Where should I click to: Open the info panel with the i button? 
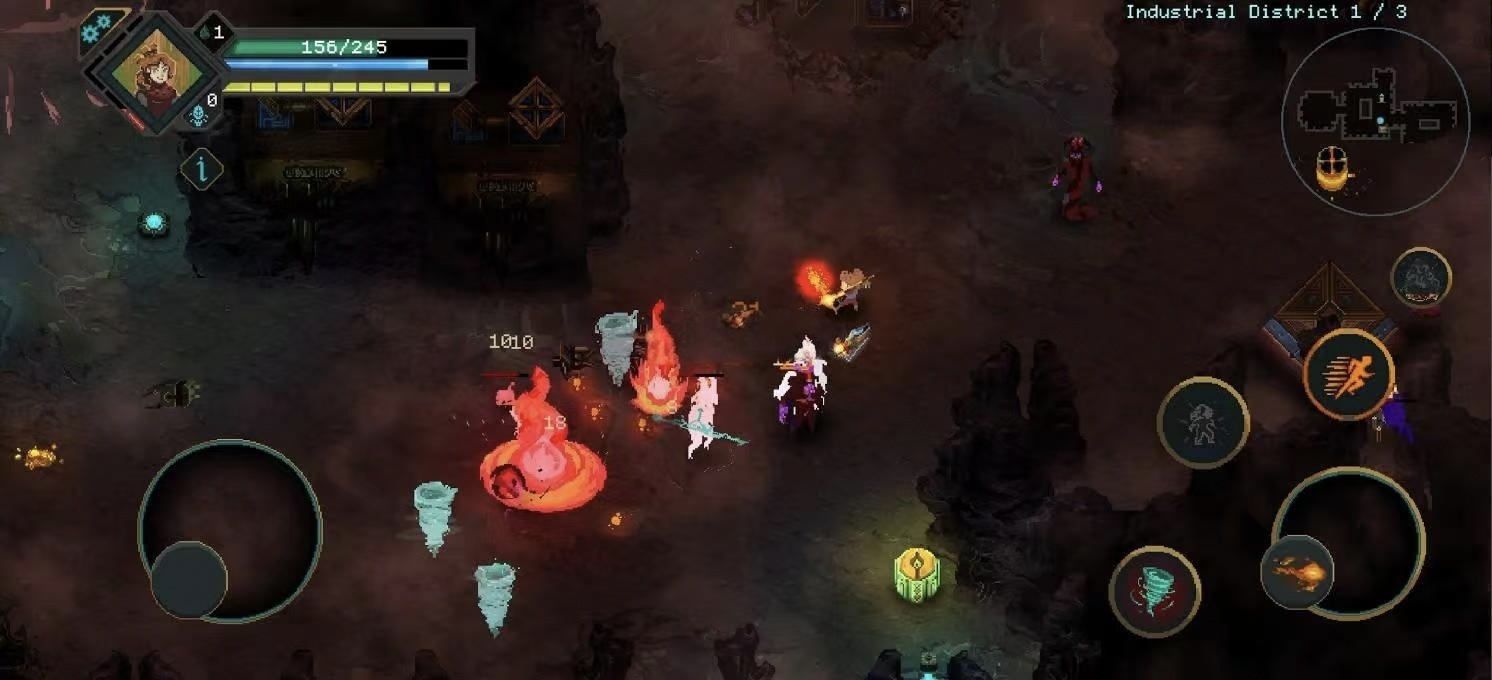[201, 169]
